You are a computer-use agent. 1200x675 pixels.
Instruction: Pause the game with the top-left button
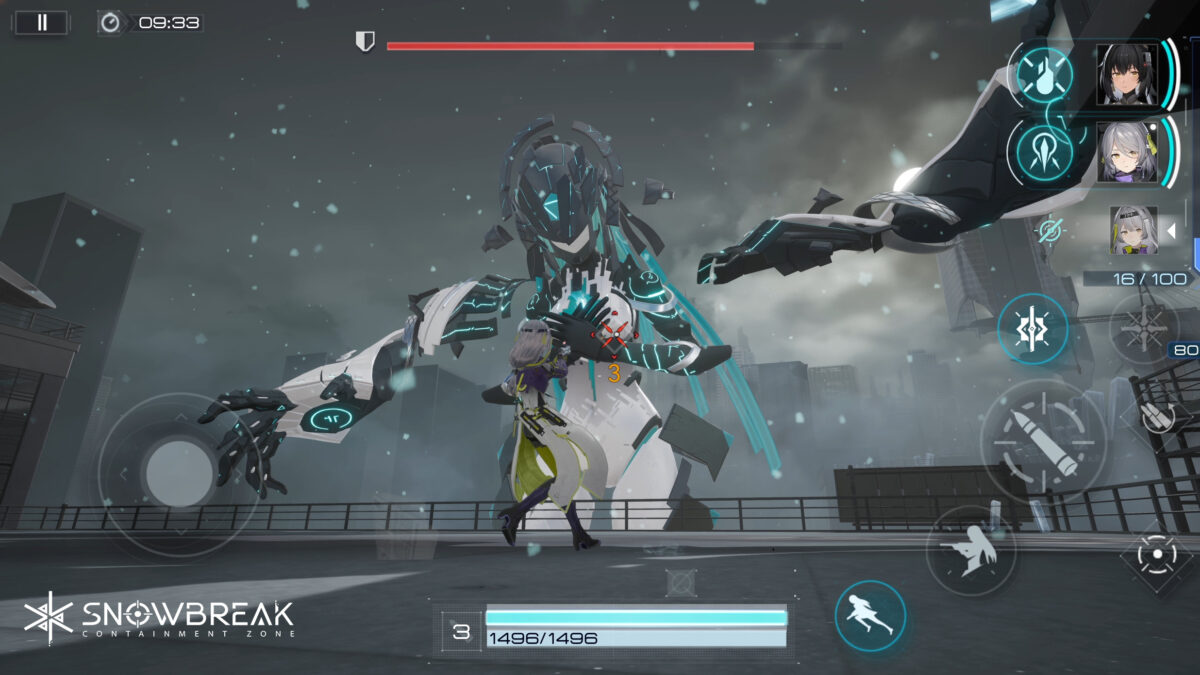(41, 22)
